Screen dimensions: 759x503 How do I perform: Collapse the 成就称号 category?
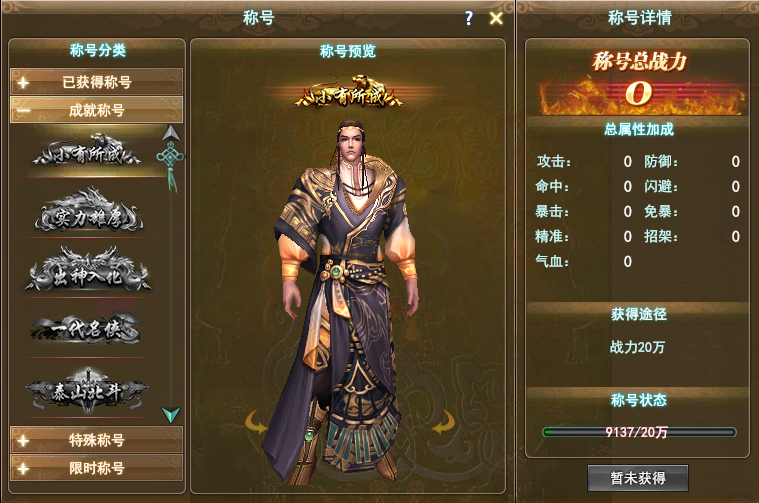(97, 110)
